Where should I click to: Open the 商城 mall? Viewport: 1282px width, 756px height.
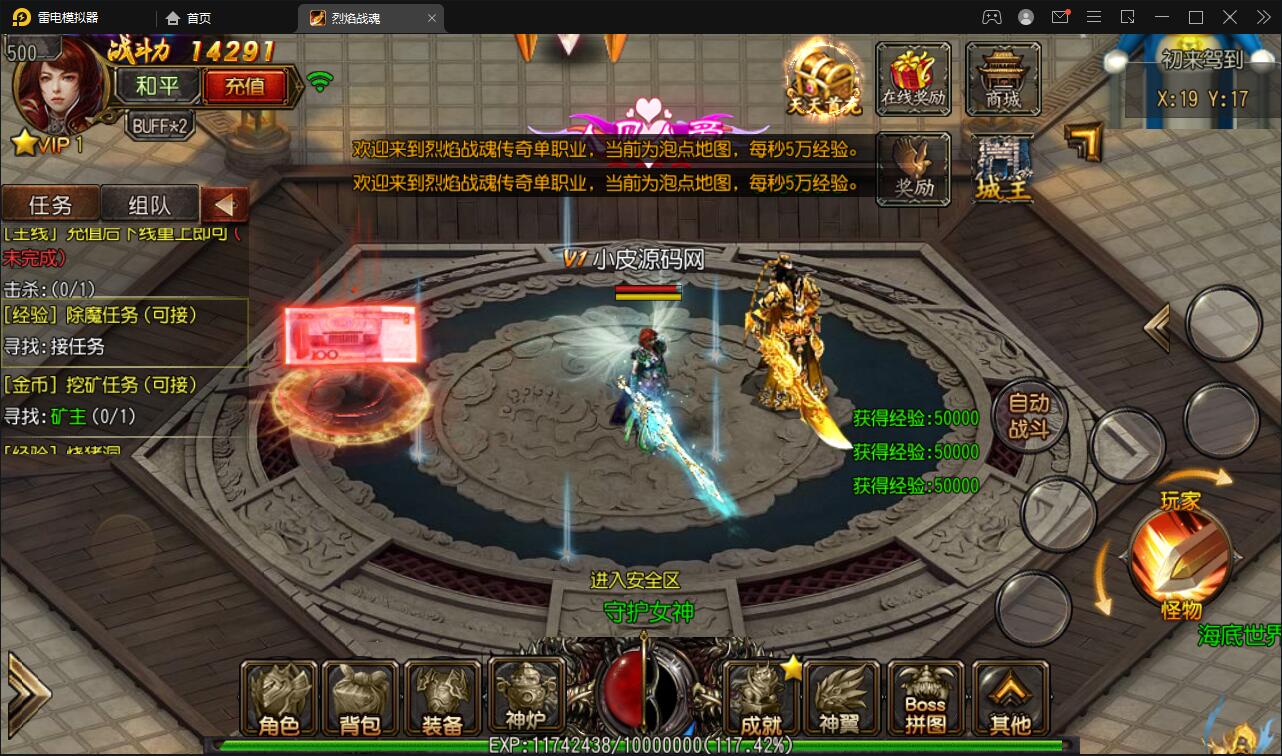pyautogui.click(x=1004, y=78)
